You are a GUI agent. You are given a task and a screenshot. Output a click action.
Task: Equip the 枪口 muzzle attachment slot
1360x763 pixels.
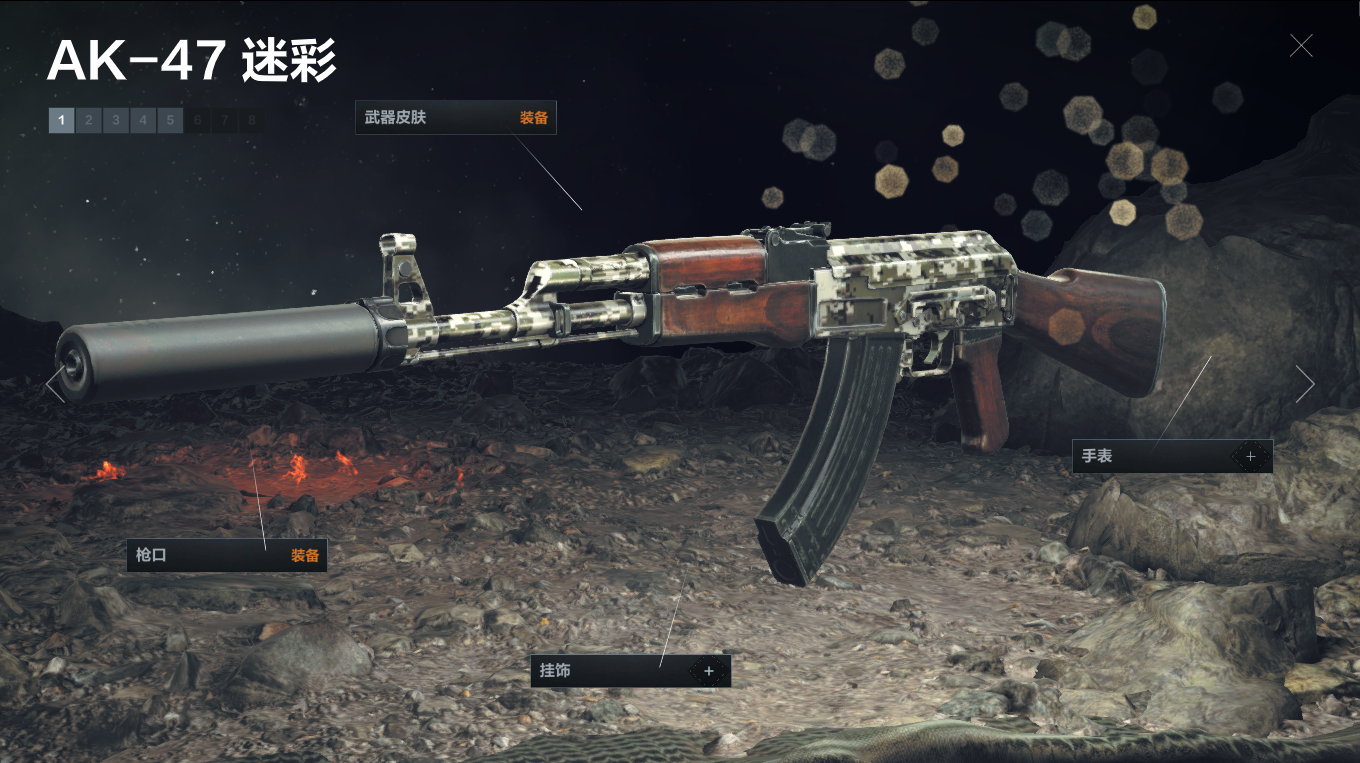point(305,555)
